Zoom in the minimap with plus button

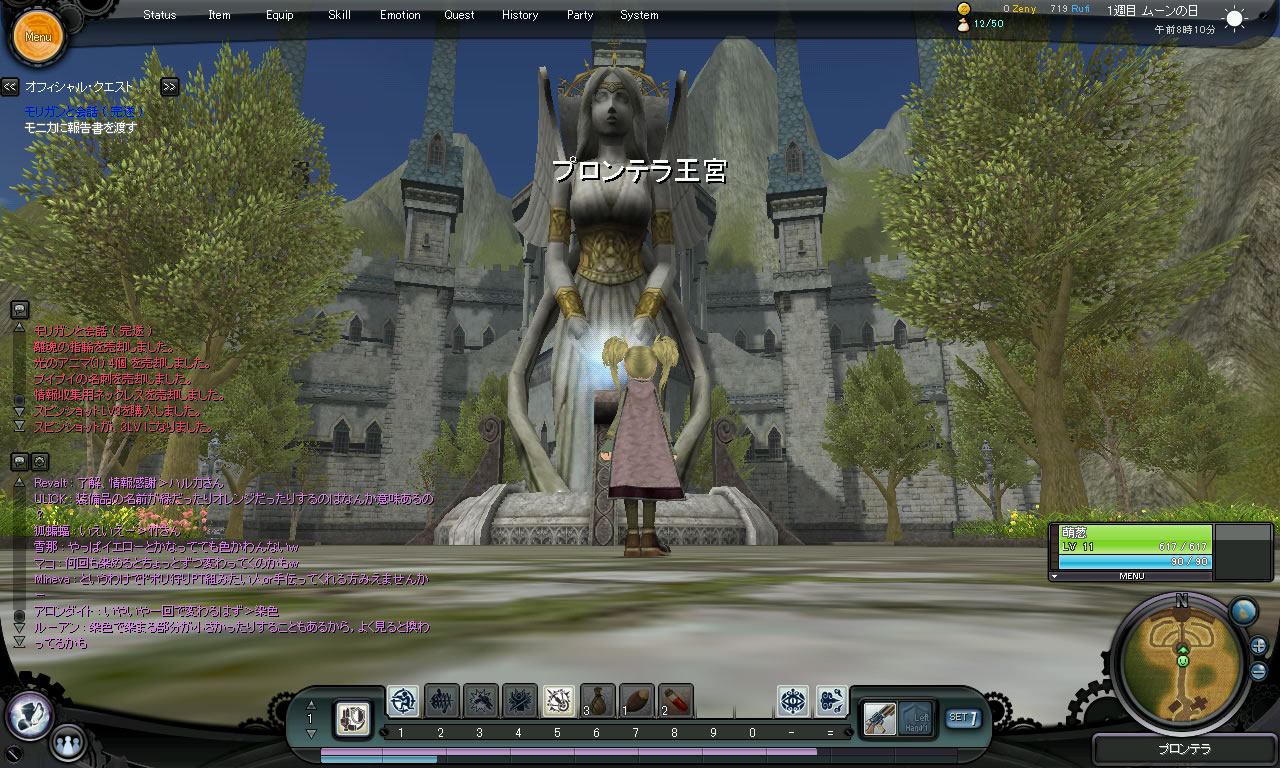[1258, 646]
